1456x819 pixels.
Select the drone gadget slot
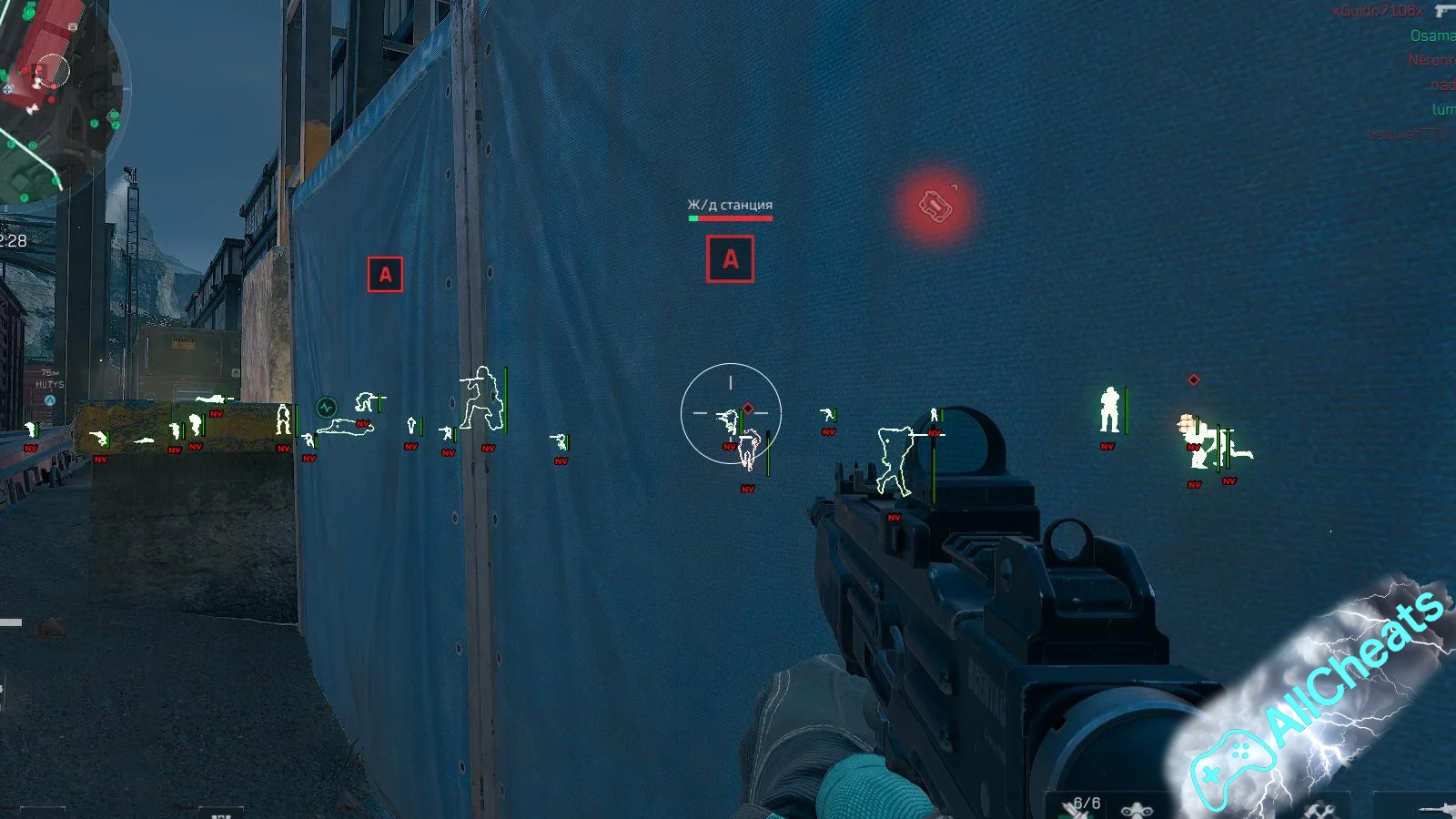[1136, 808]
